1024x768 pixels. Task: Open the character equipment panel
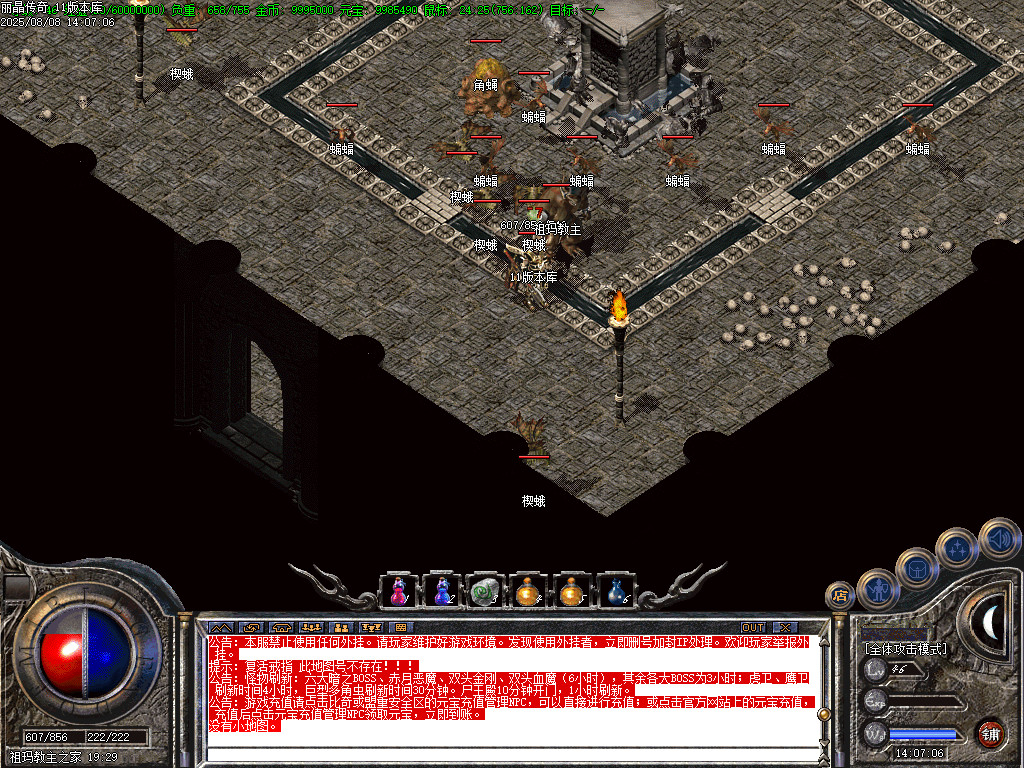[879, 588]
